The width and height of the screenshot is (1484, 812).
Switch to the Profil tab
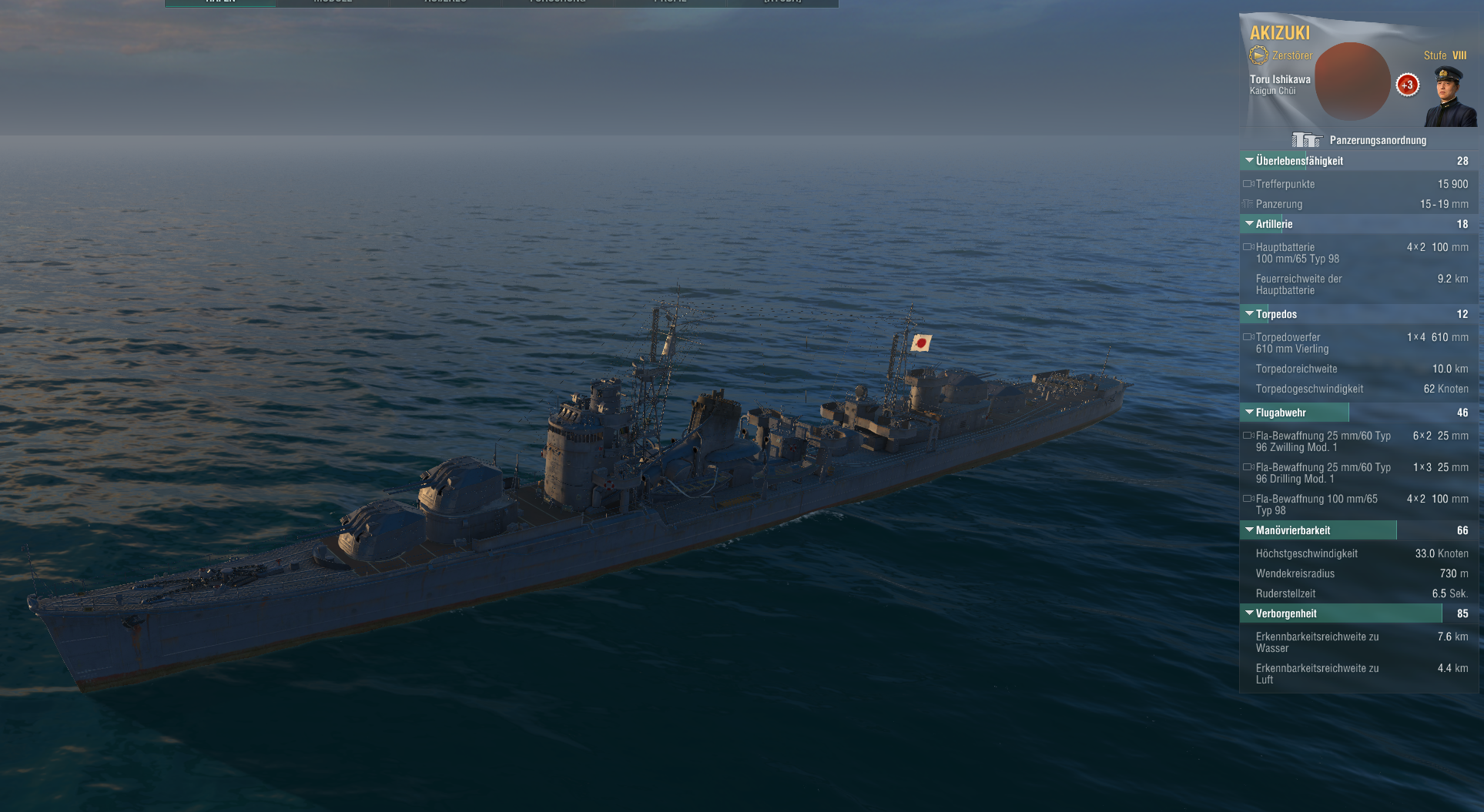pos(670,2)
